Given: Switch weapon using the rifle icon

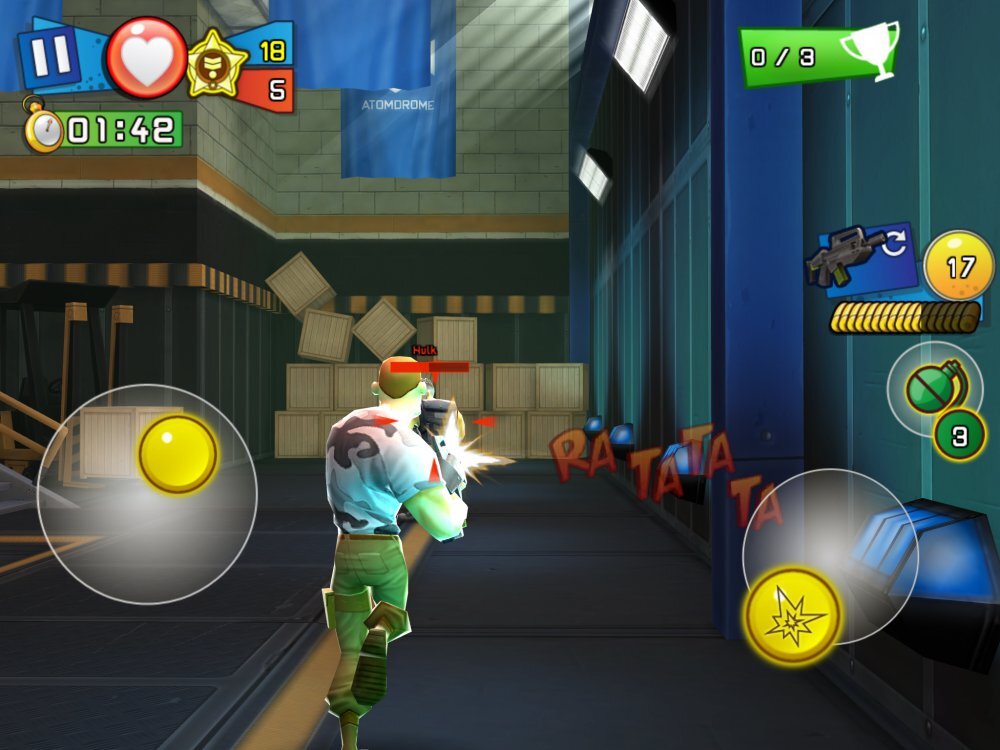Looking at the screenshot, I should tap(860, 257).
